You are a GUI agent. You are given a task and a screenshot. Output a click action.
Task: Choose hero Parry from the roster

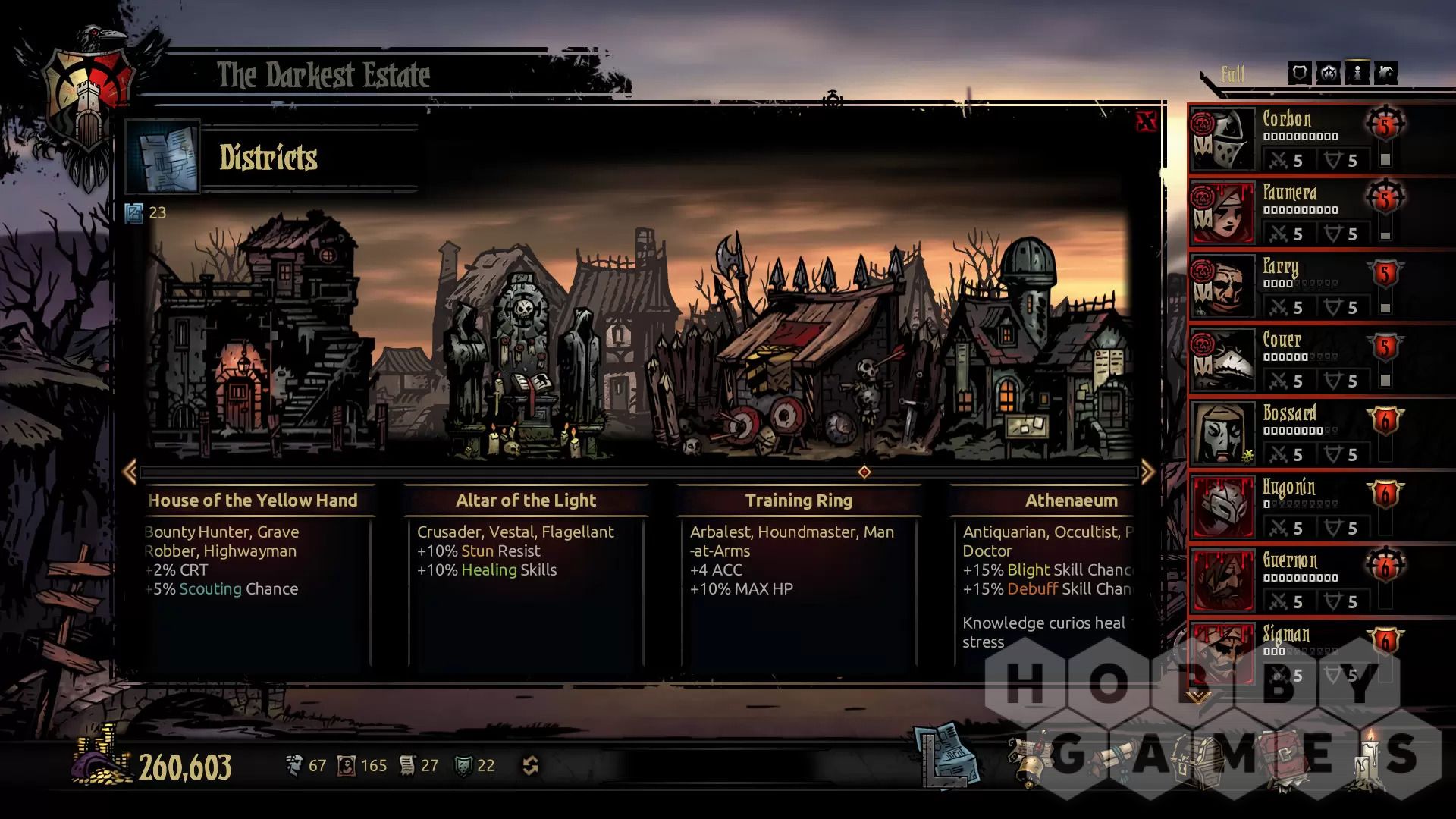[1281, 267]
